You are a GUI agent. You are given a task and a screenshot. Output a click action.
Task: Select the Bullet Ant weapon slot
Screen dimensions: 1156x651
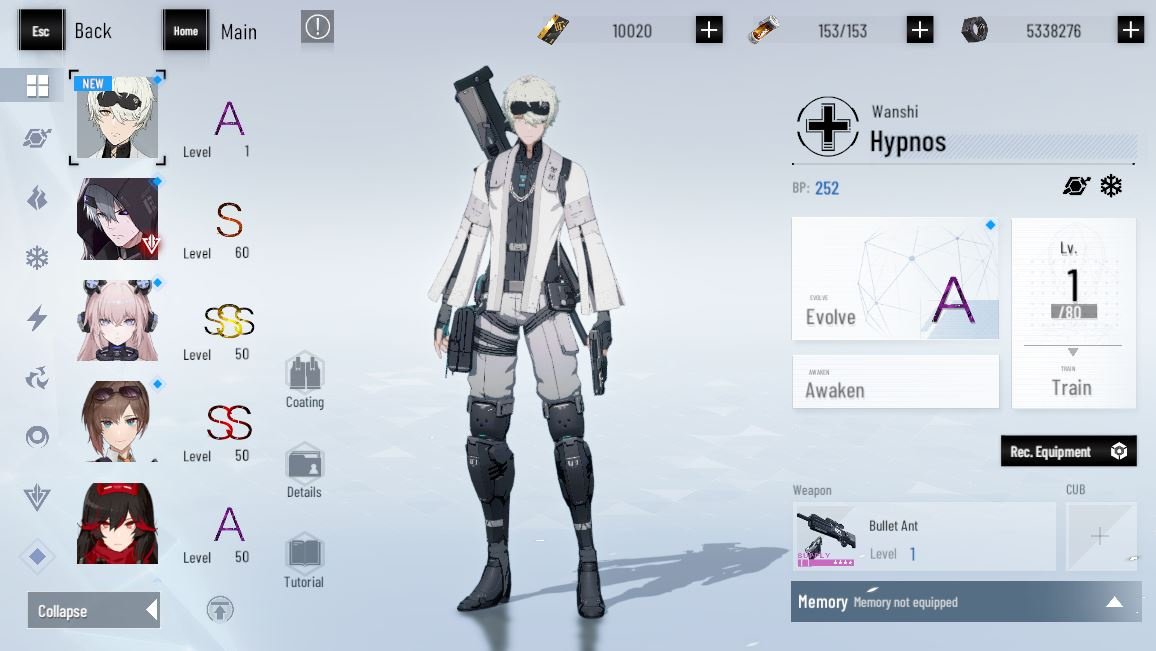[925, 537]
